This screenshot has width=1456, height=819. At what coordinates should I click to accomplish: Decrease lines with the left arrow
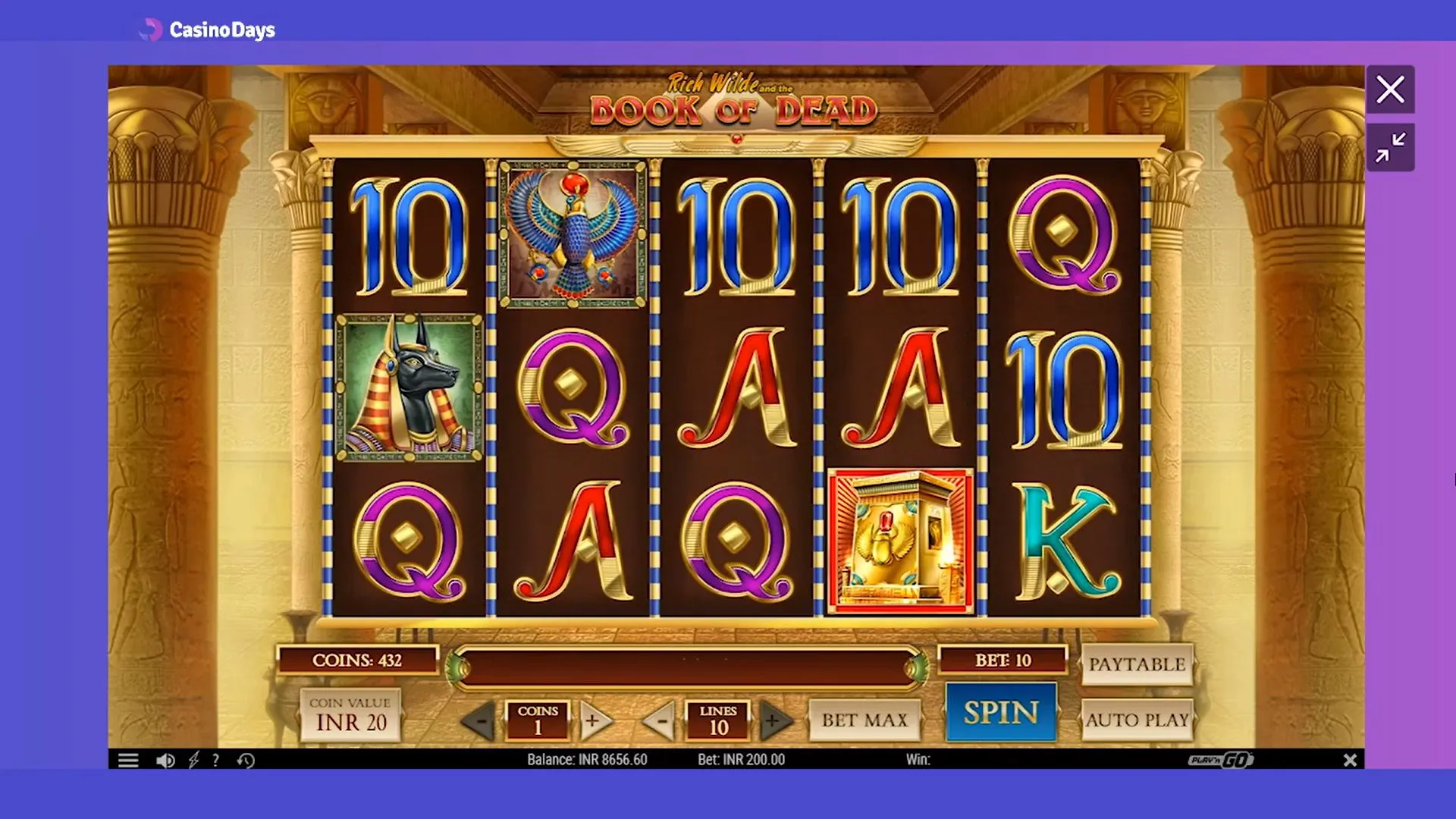[x=662, y=721]
